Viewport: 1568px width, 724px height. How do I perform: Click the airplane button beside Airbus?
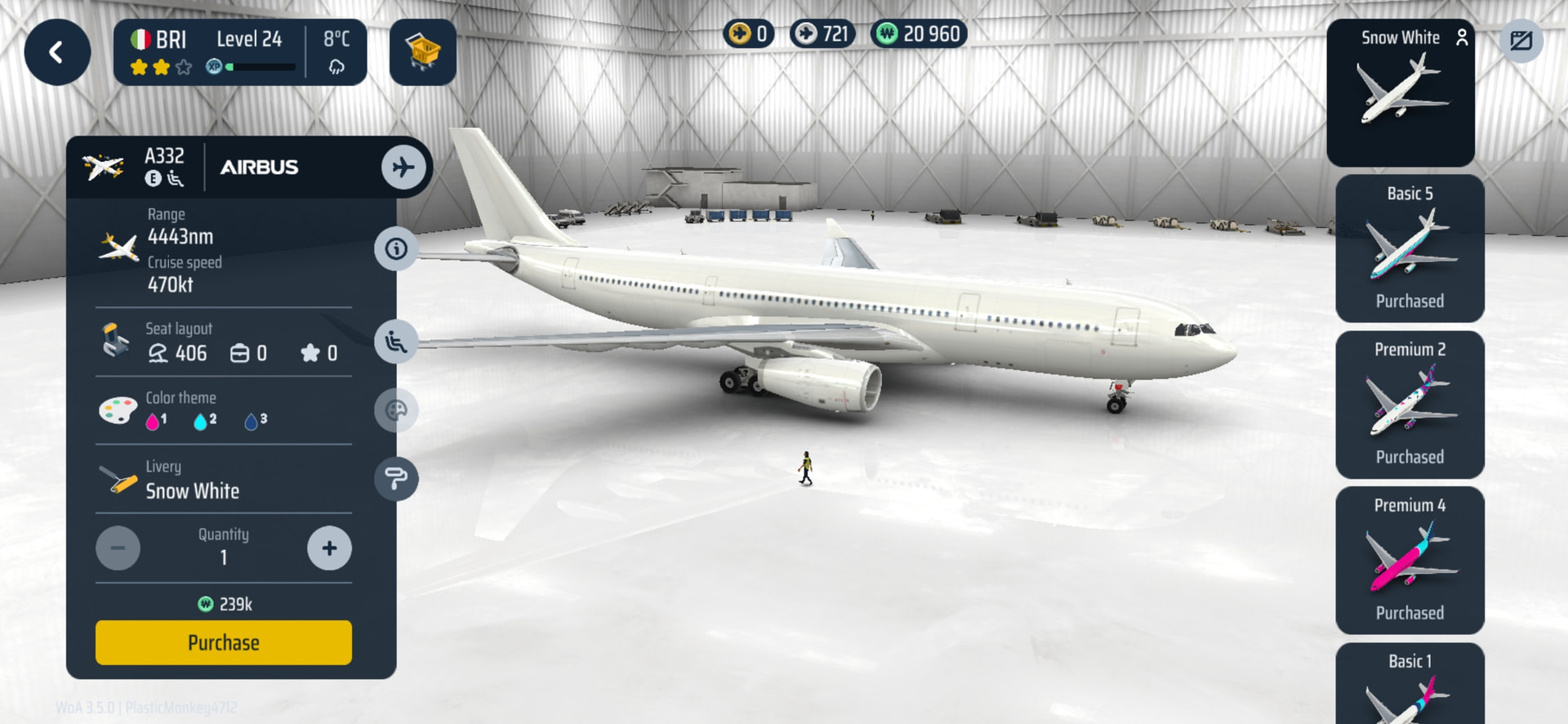(403, 168)
